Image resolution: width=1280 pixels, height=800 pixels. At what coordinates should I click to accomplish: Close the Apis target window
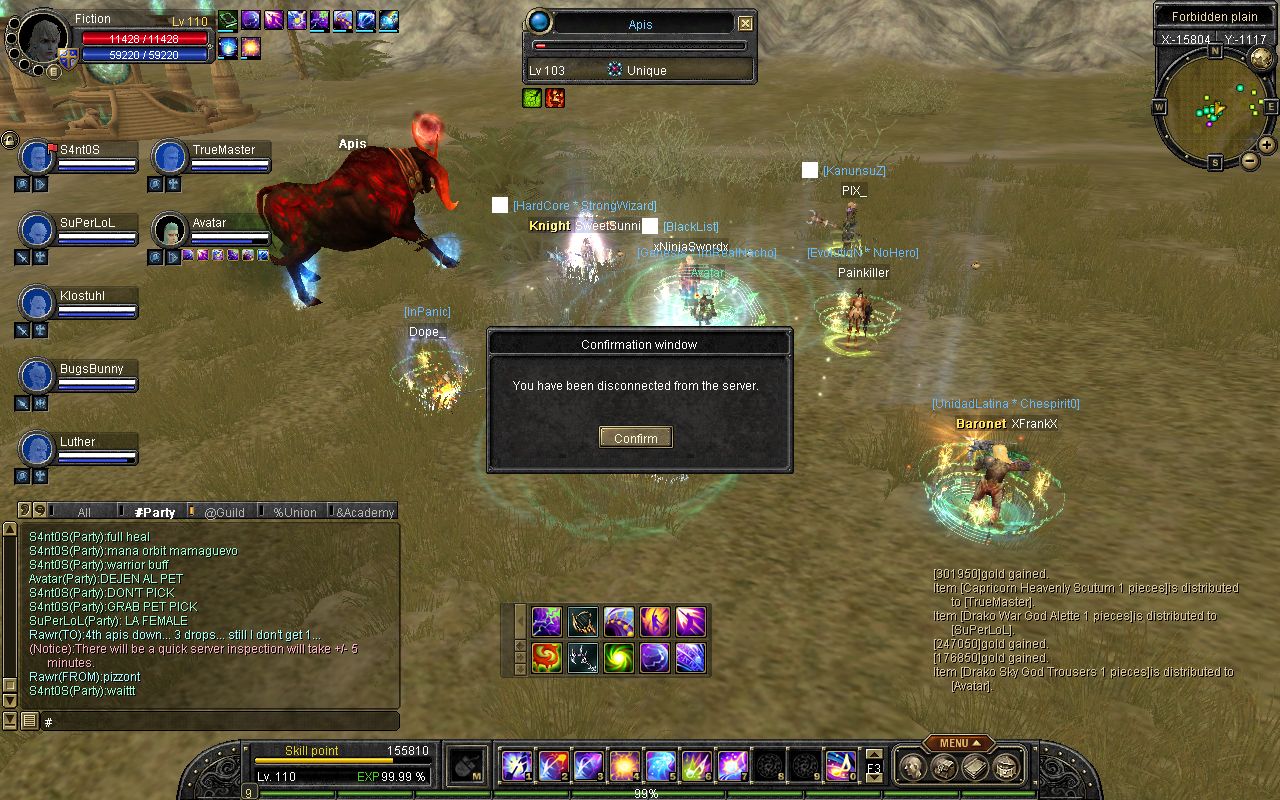(x=745, y=24)
